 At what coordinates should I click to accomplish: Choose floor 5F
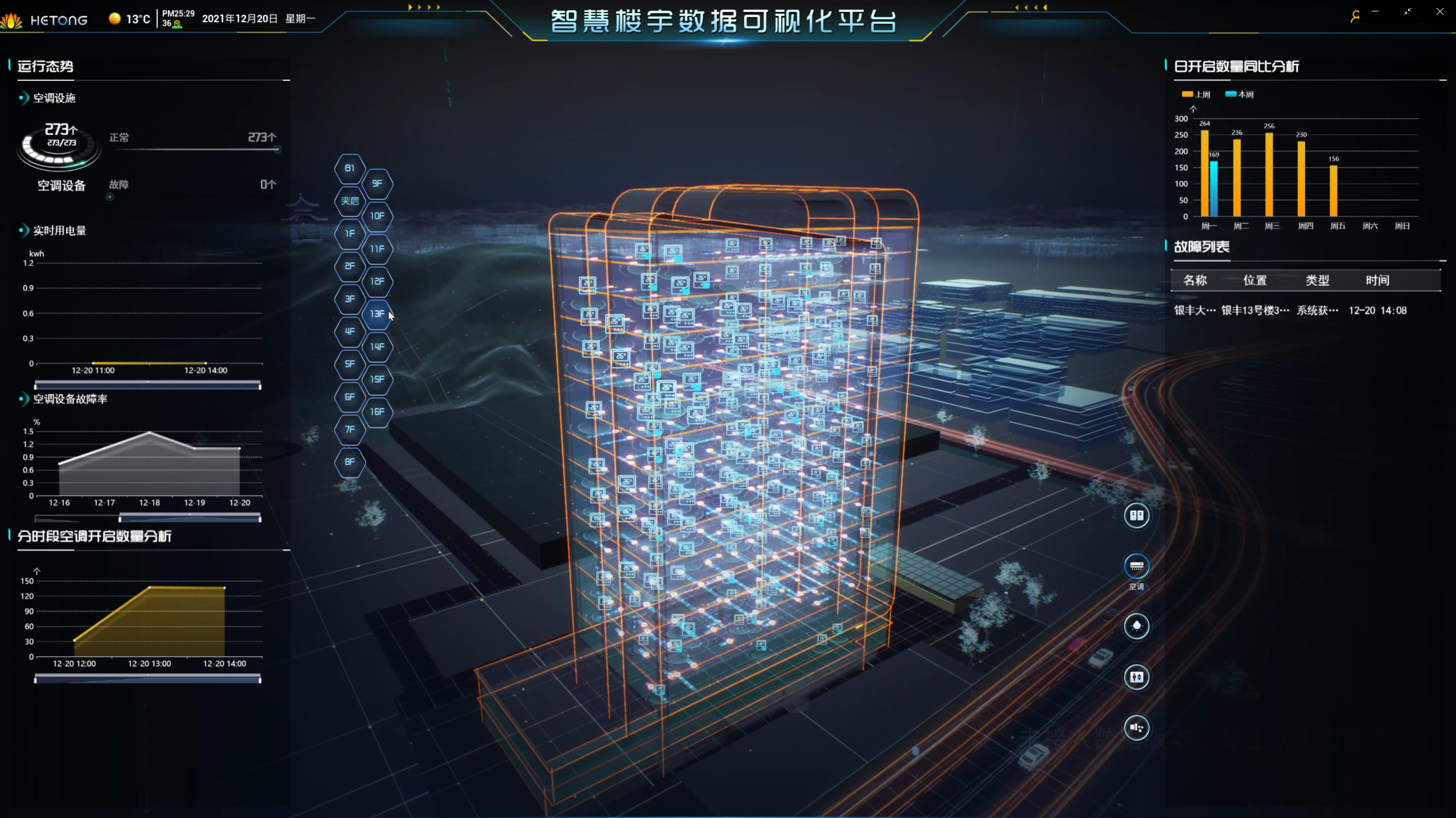point(350,364)
